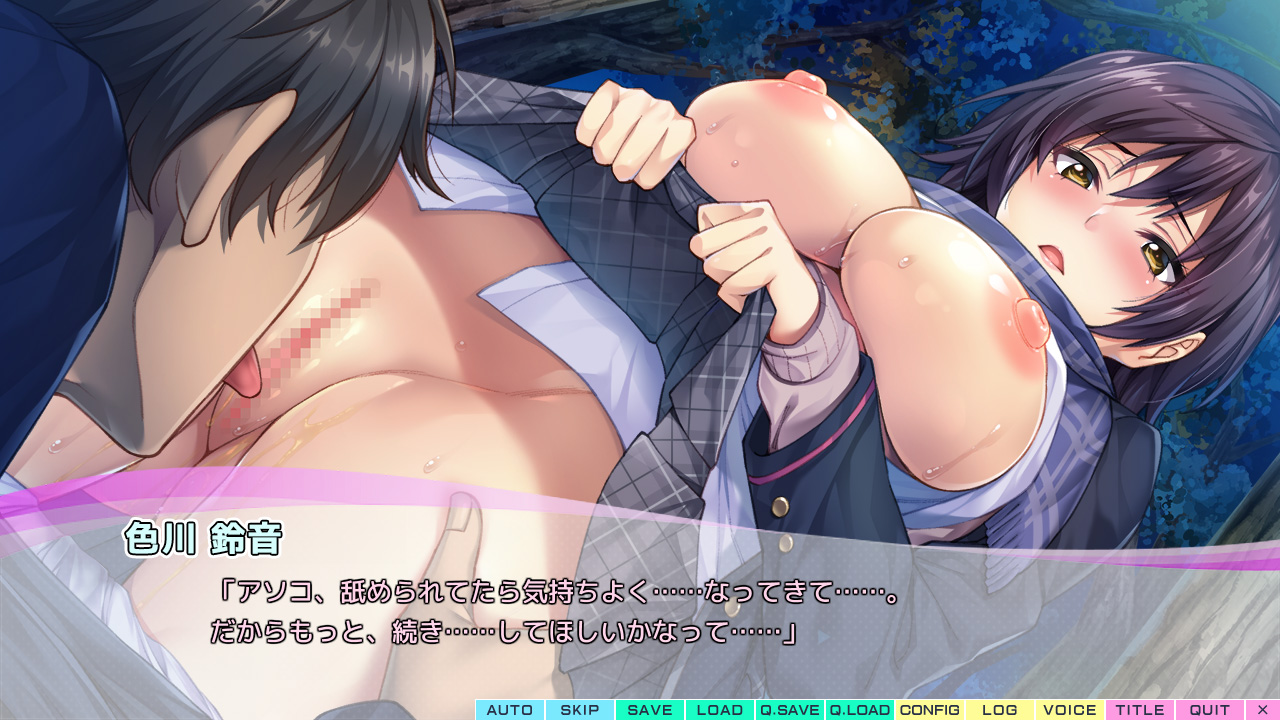Click Q.LOAD to quick load
This screenshot has width=1280, height=720.
[860, 710]
